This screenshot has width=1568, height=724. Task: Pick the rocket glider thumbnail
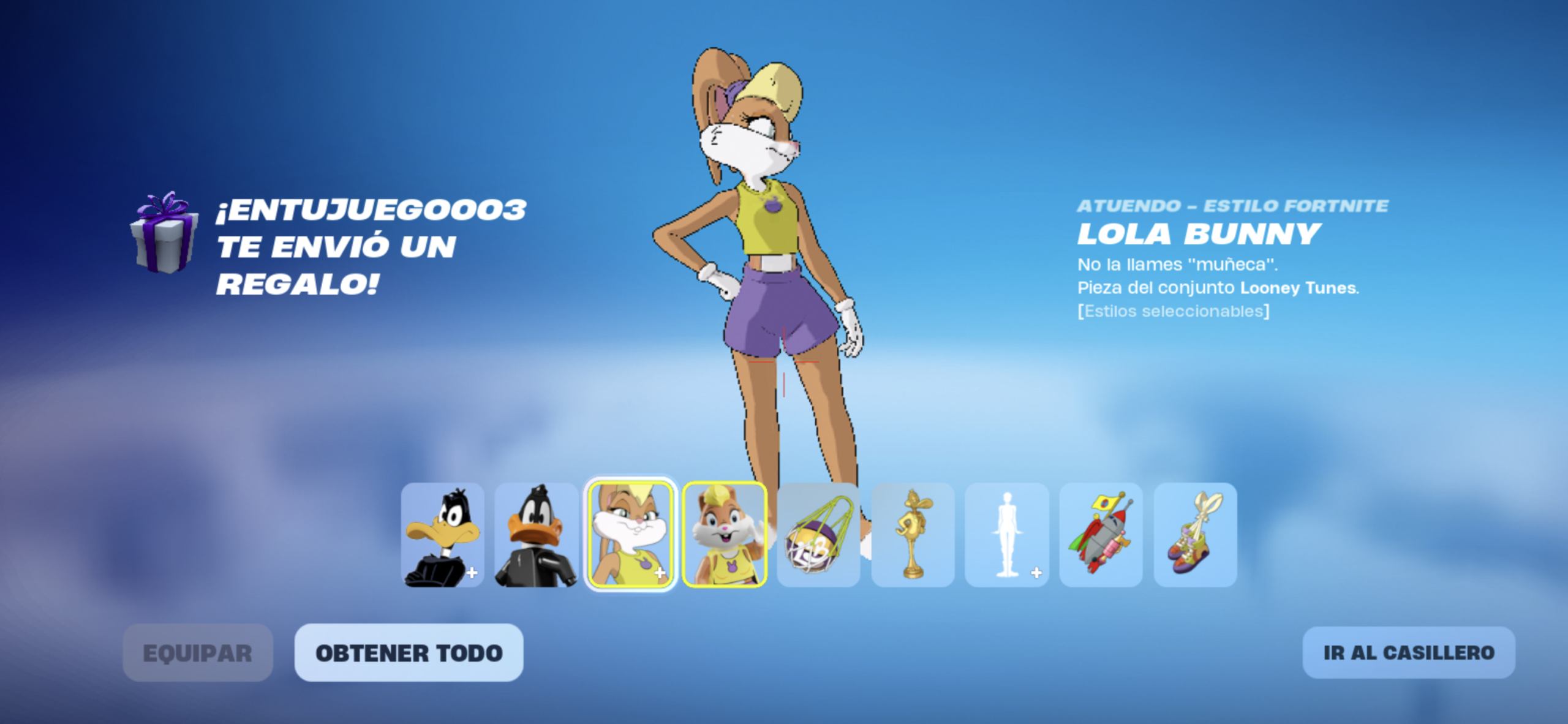click(1101, 535)
